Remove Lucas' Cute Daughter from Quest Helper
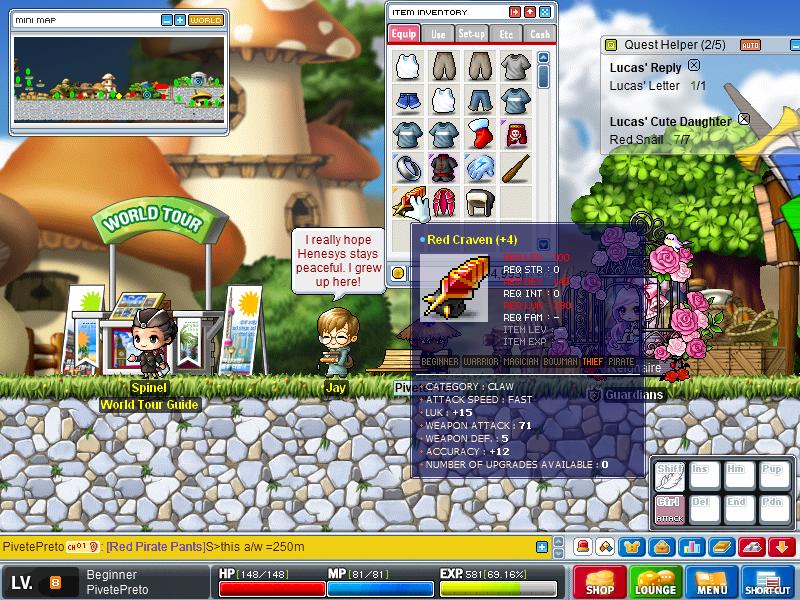 pyautogui.click(x=744, y=119)
